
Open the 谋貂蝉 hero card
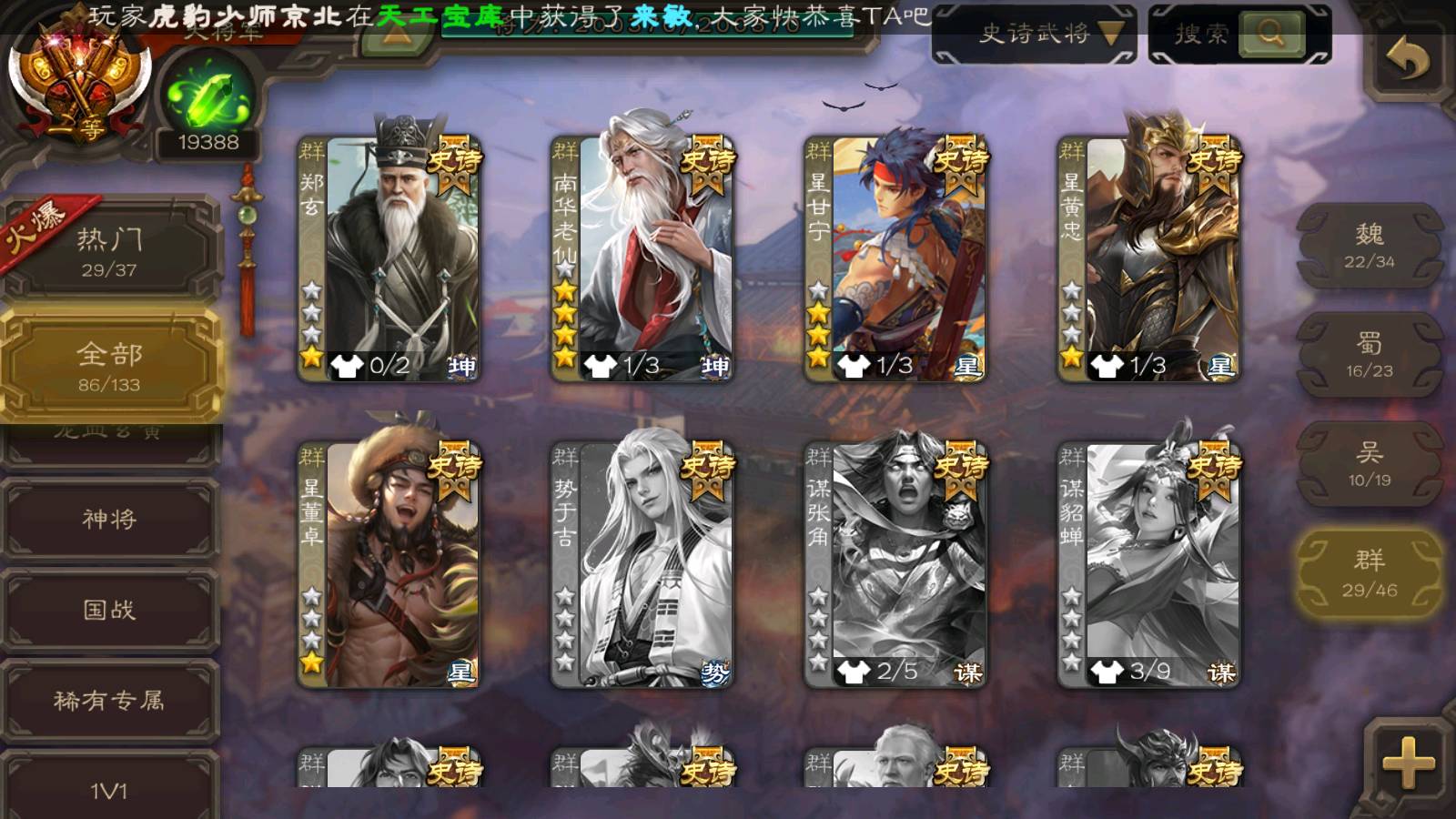click(x=1148, y=564)
